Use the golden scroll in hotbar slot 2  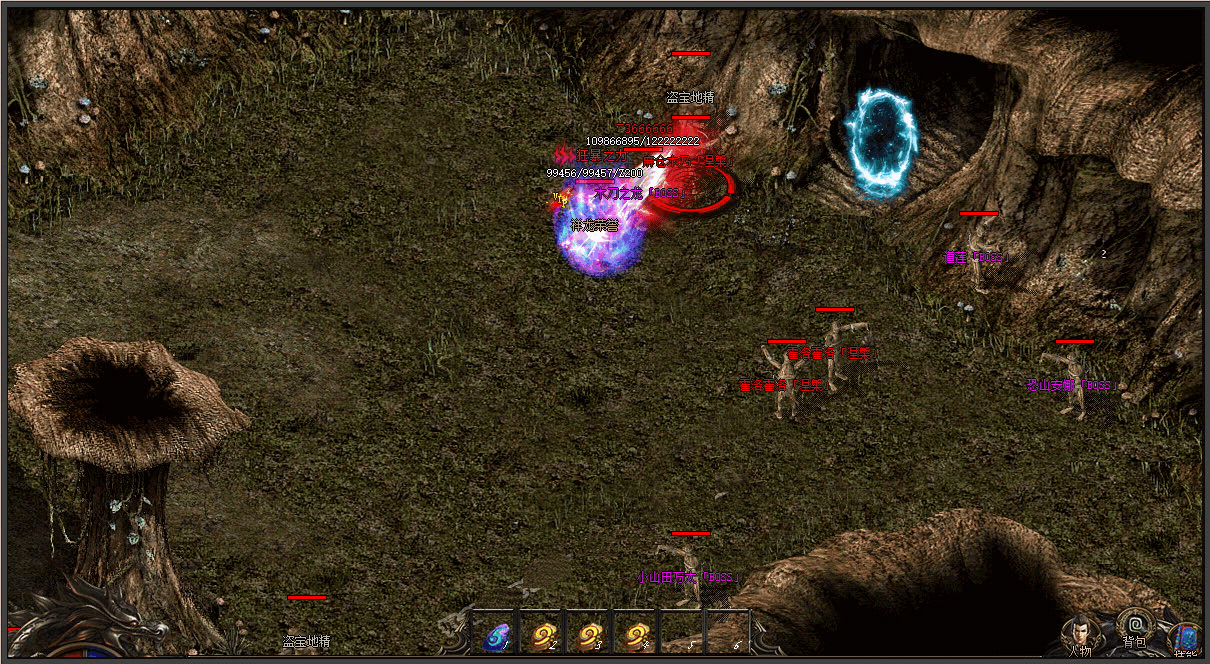544,635
